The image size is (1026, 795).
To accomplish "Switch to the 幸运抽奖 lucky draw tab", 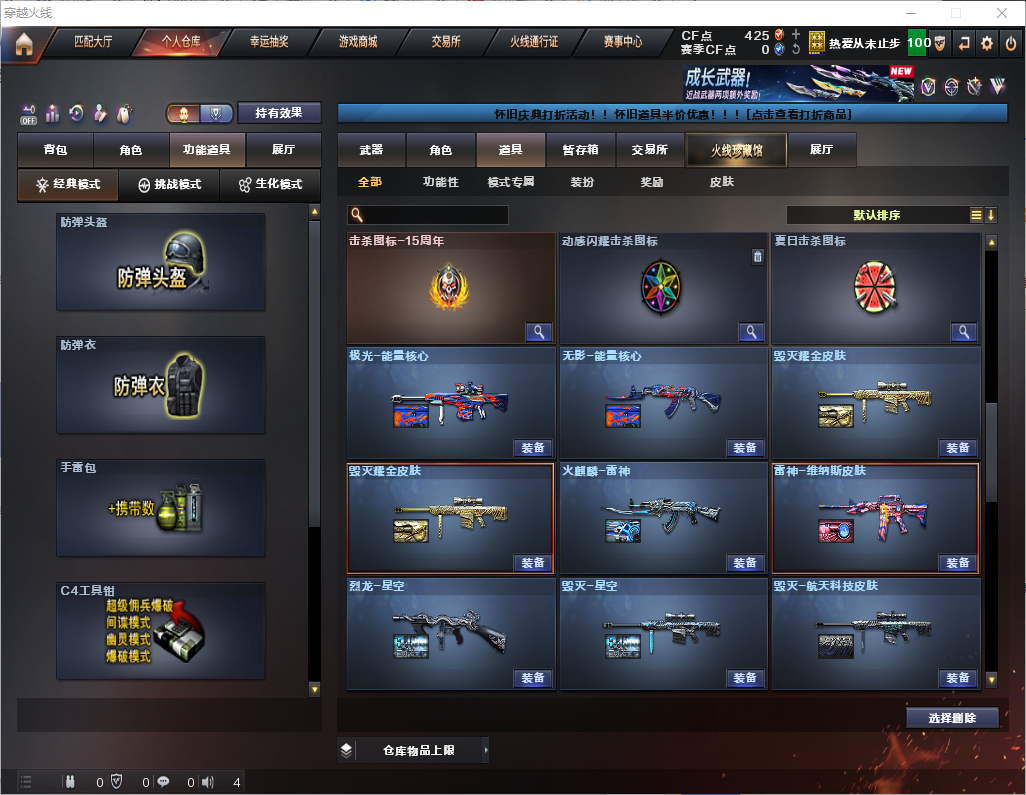I will [268, 42].
